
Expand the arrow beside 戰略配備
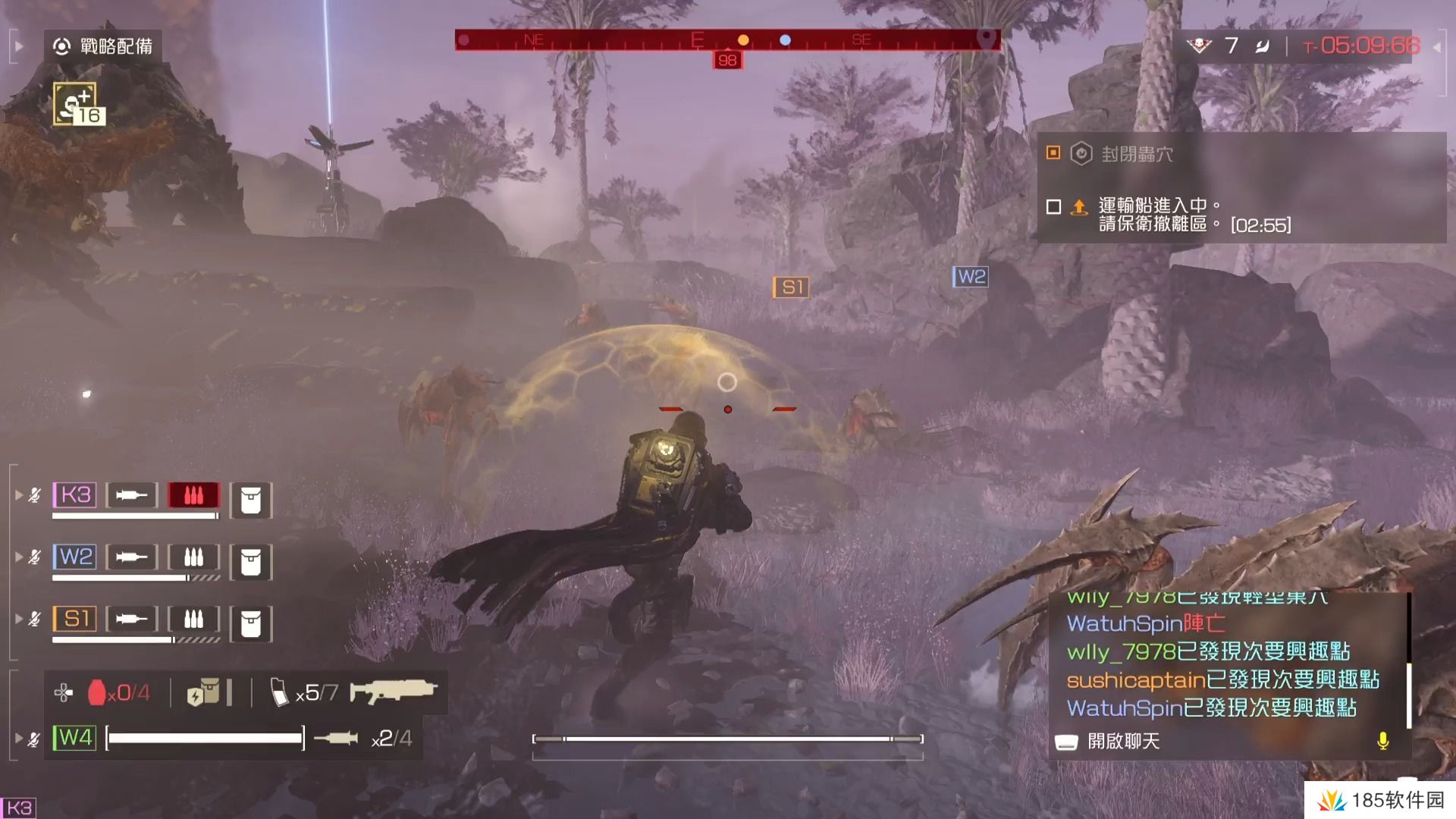[x=18, y=45]
